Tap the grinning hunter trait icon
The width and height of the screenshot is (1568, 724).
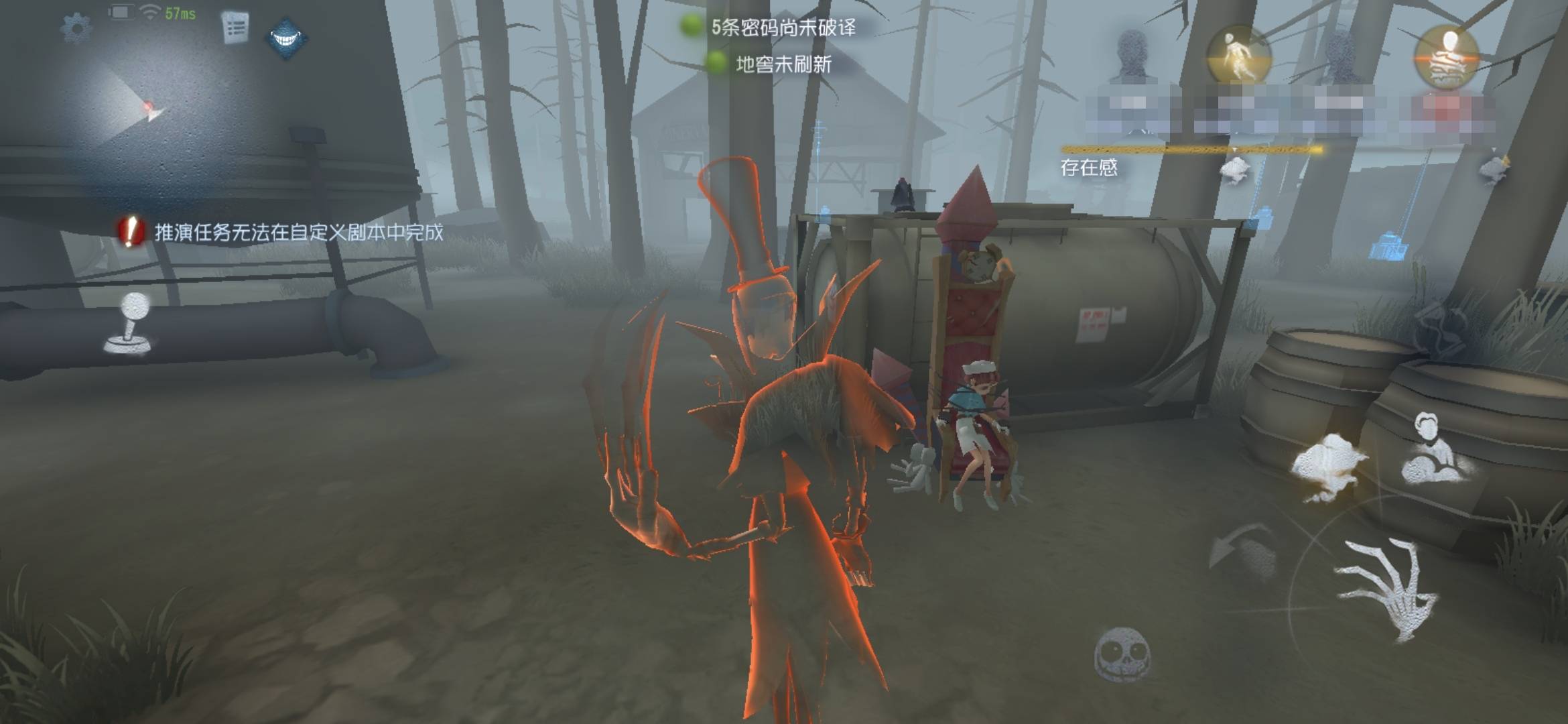click(286, 38)
